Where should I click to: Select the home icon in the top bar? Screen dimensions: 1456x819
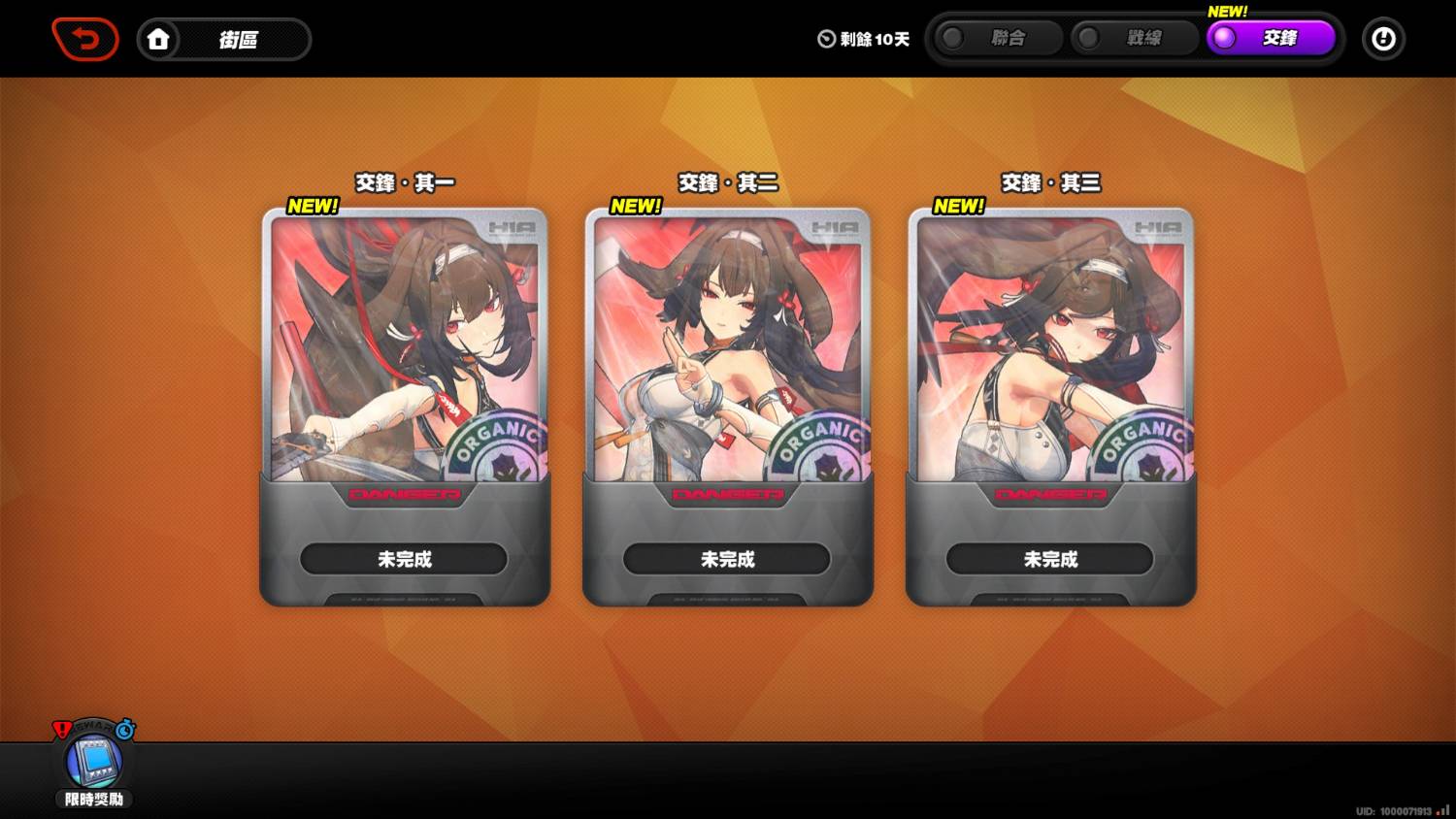click(x=159, y=39)
